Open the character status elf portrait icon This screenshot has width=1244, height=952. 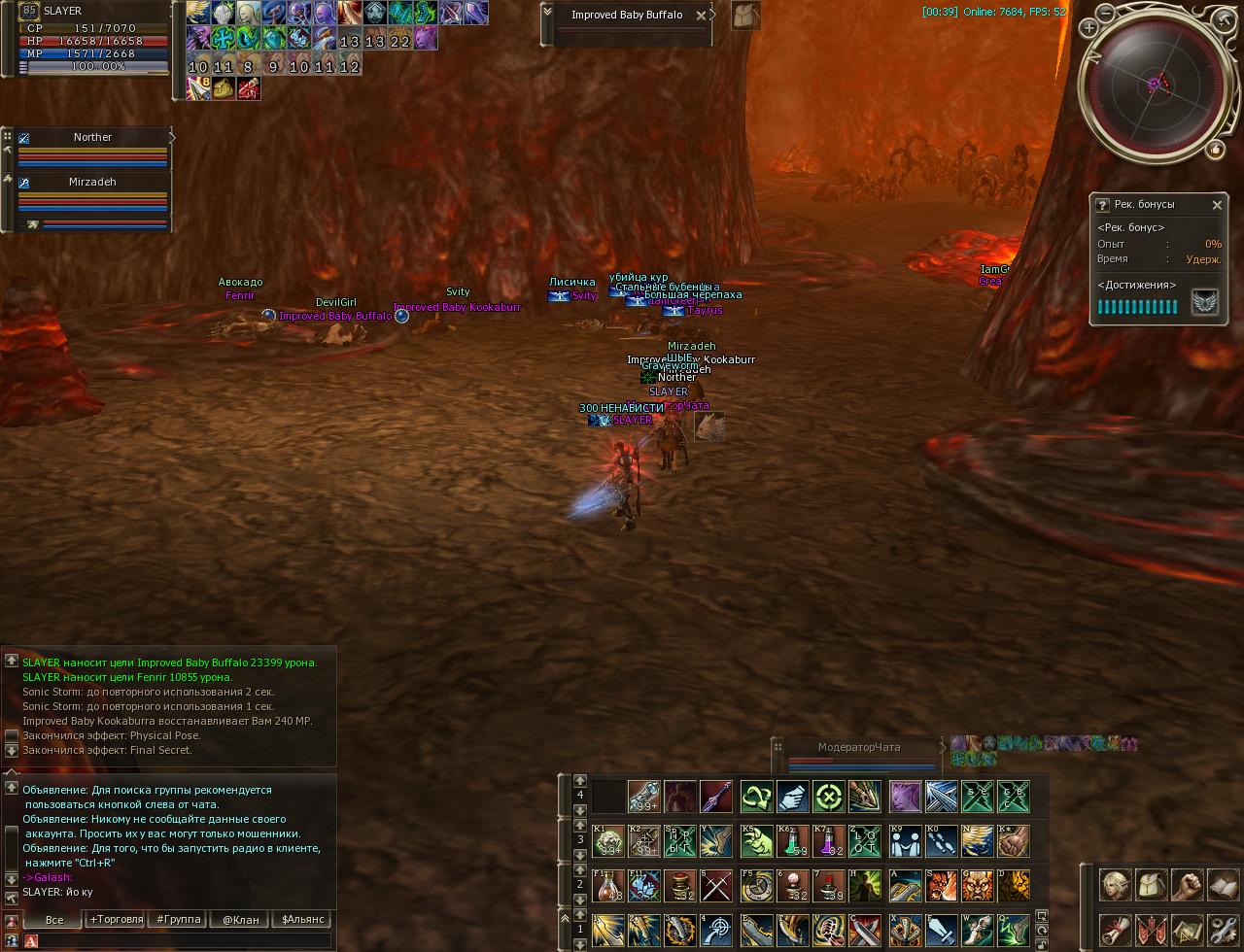click(x=1115, y=885)
